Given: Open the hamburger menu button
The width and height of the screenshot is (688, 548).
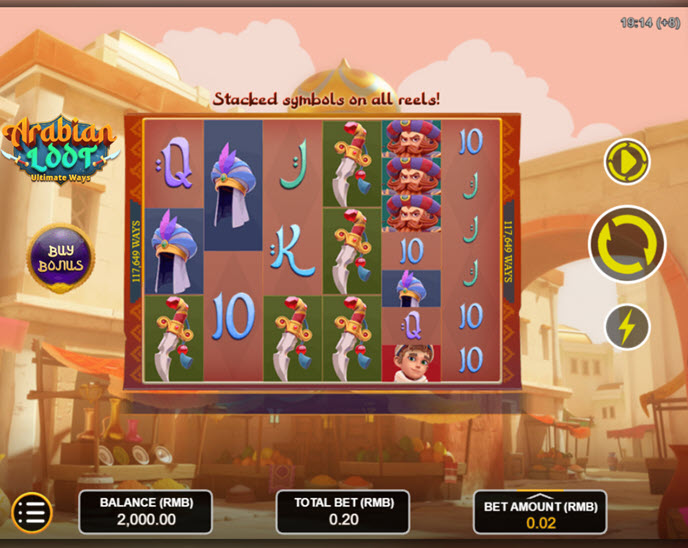Looking at the screenshot, I should pos(32,513).
